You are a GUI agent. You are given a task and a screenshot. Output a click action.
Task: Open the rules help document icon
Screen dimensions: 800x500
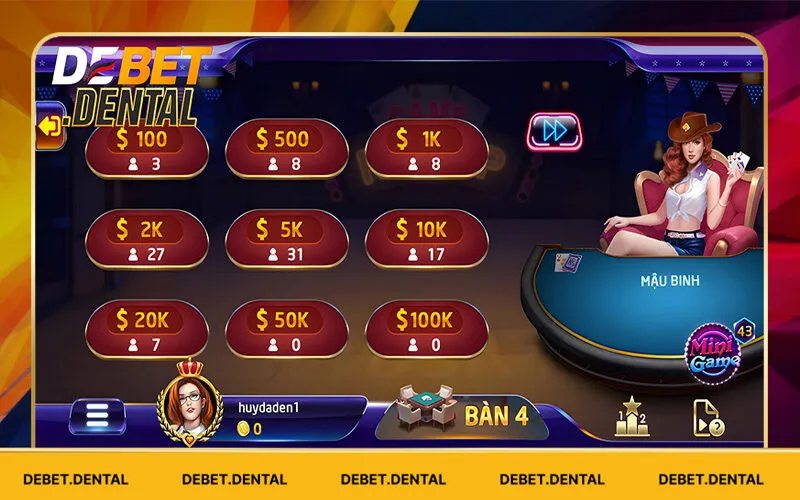tap(708, 417)
